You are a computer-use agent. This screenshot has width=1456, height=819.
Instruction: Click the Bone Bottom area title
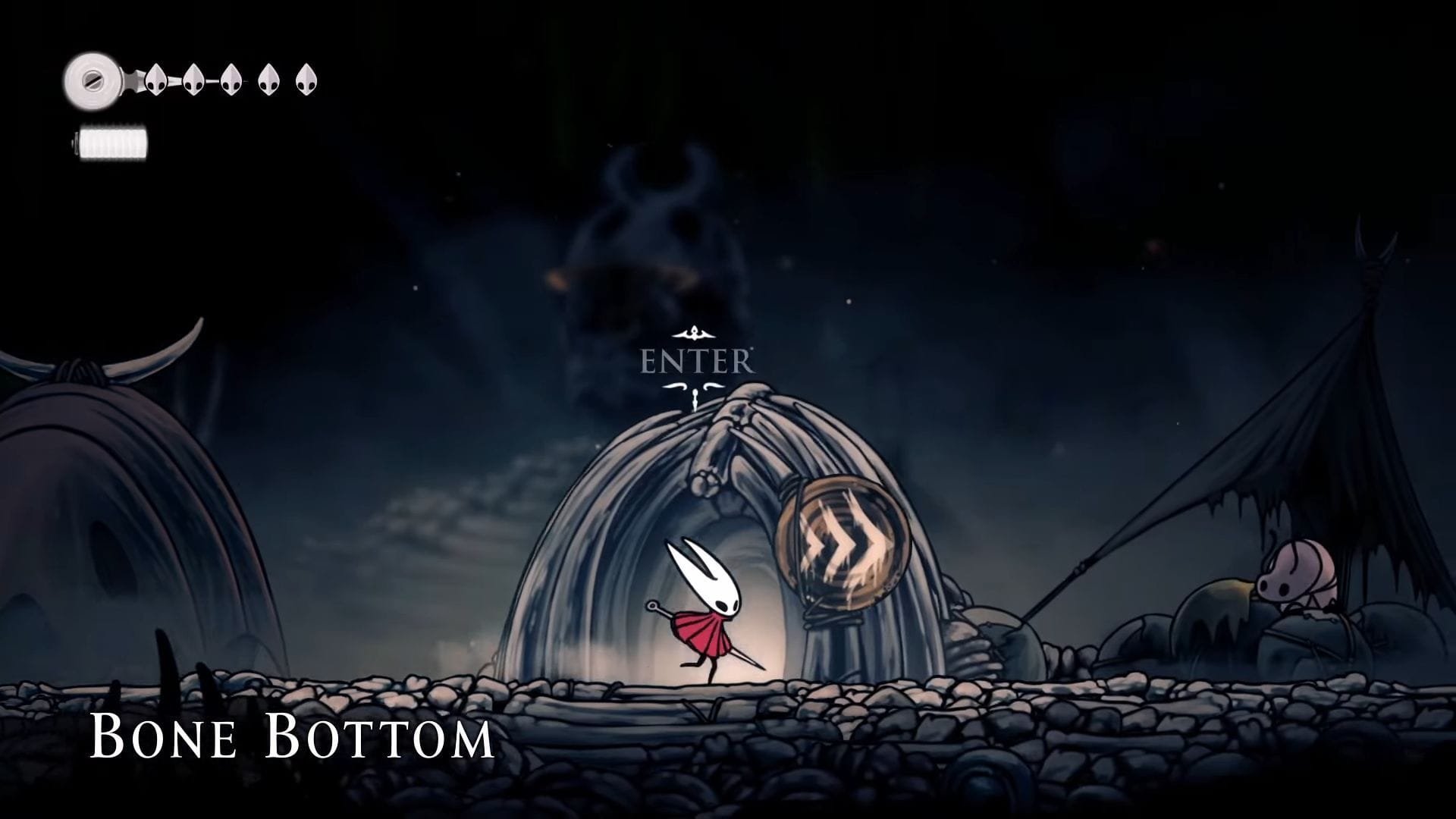click(x=292, y=734)
